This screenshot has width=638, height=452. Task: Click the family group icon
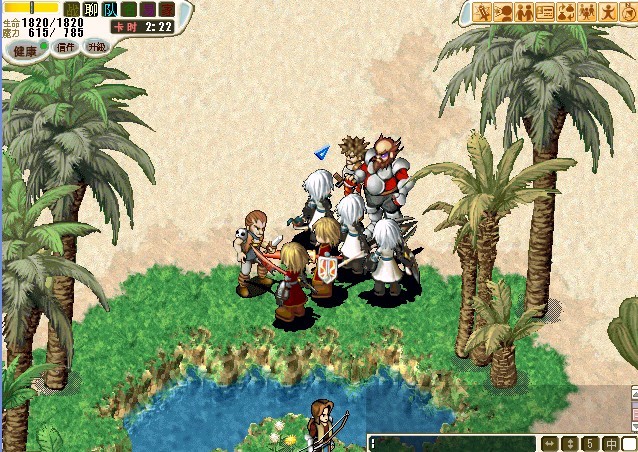pyautogui.click(x=587, y=13)
